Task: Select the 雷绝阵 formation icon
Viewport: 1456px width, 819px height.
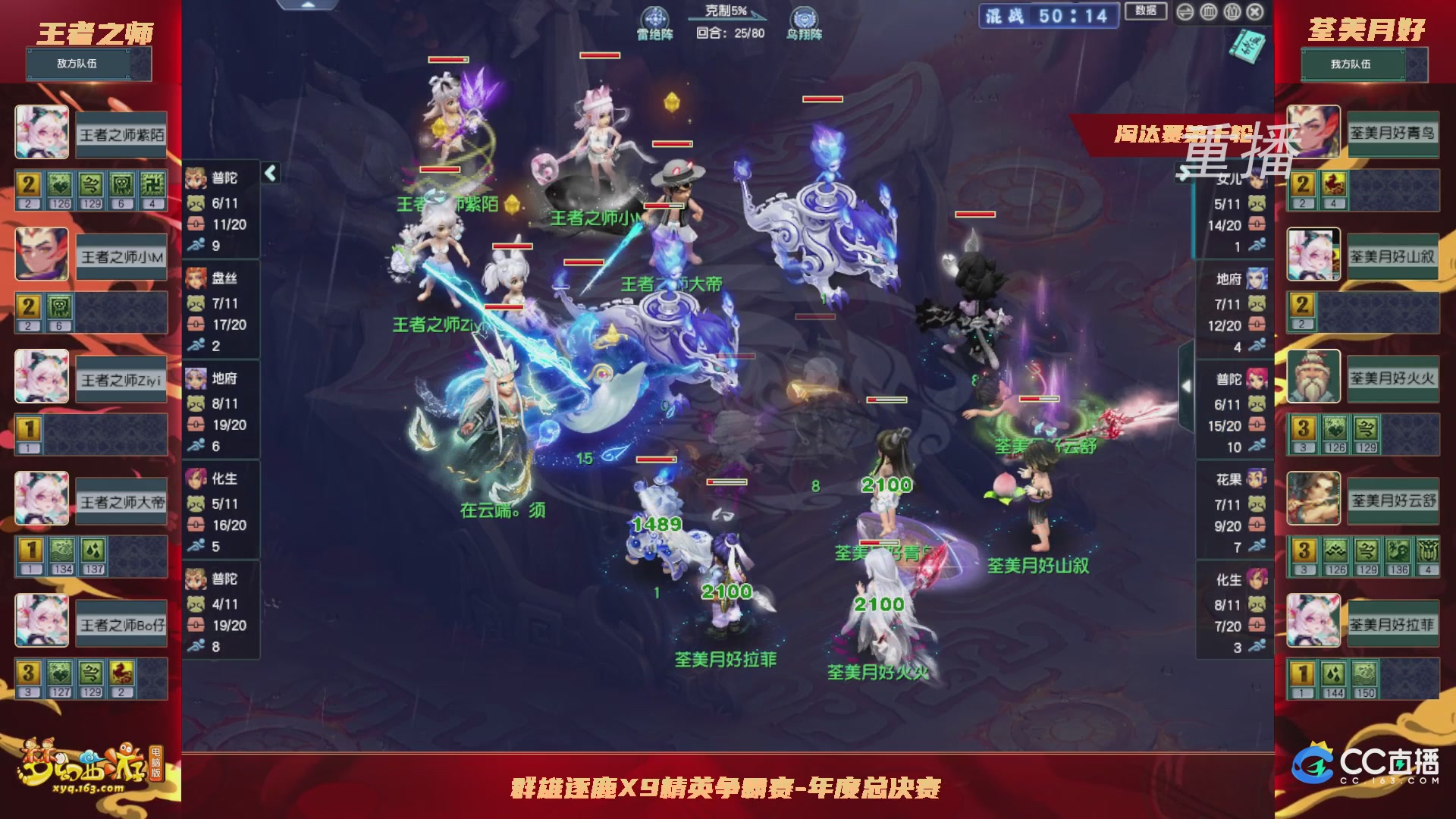Action: [x=654, y=17]
